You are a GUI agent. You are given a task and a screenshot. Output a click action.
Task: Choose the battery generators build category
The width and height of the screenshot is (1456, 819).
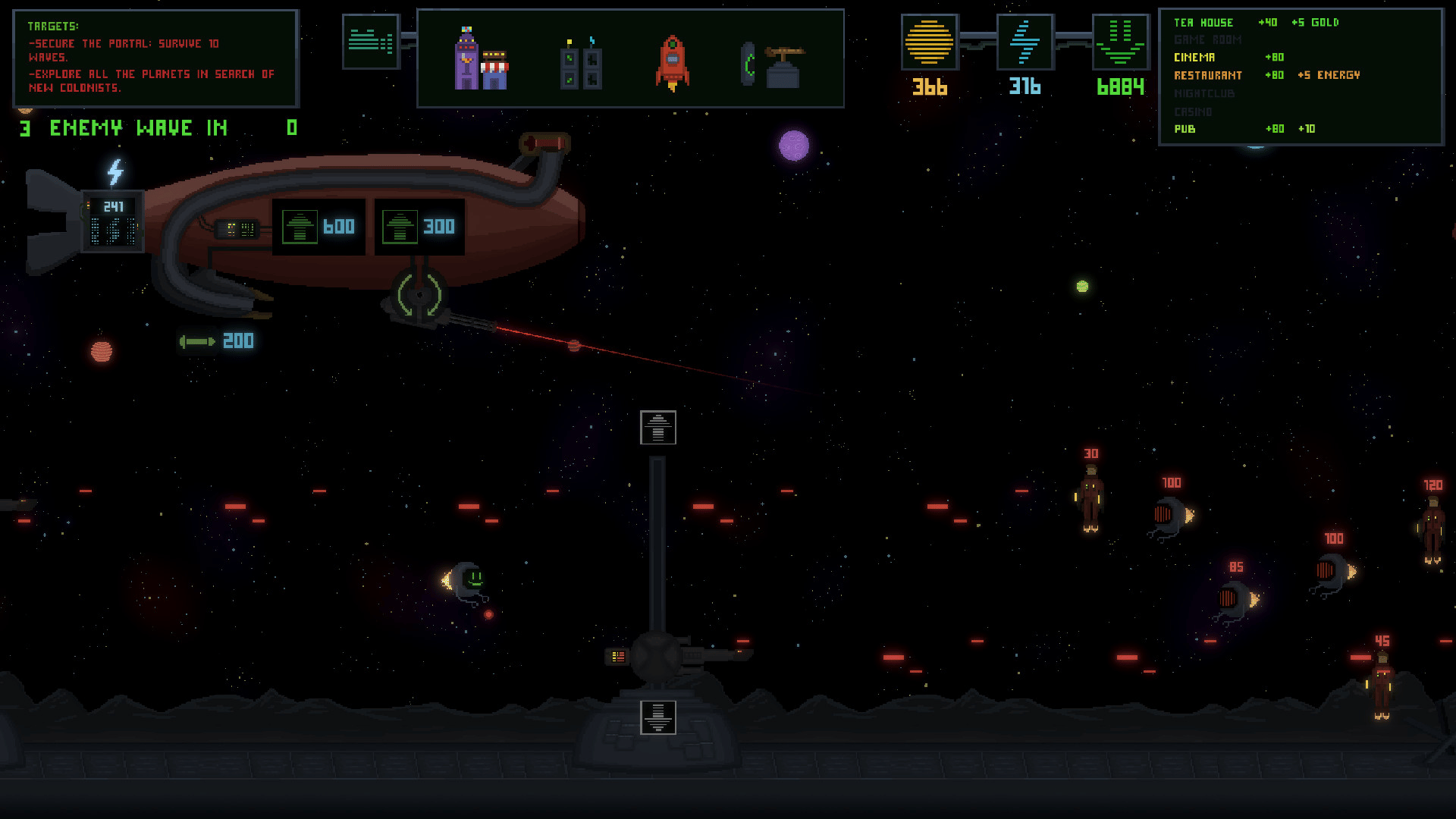click(581, 64)
